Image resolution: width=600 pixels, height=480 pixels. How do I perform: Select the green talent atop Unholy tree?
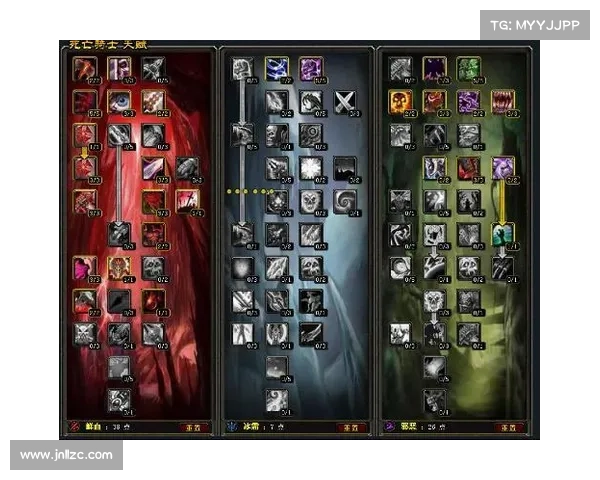click(469, 68)
